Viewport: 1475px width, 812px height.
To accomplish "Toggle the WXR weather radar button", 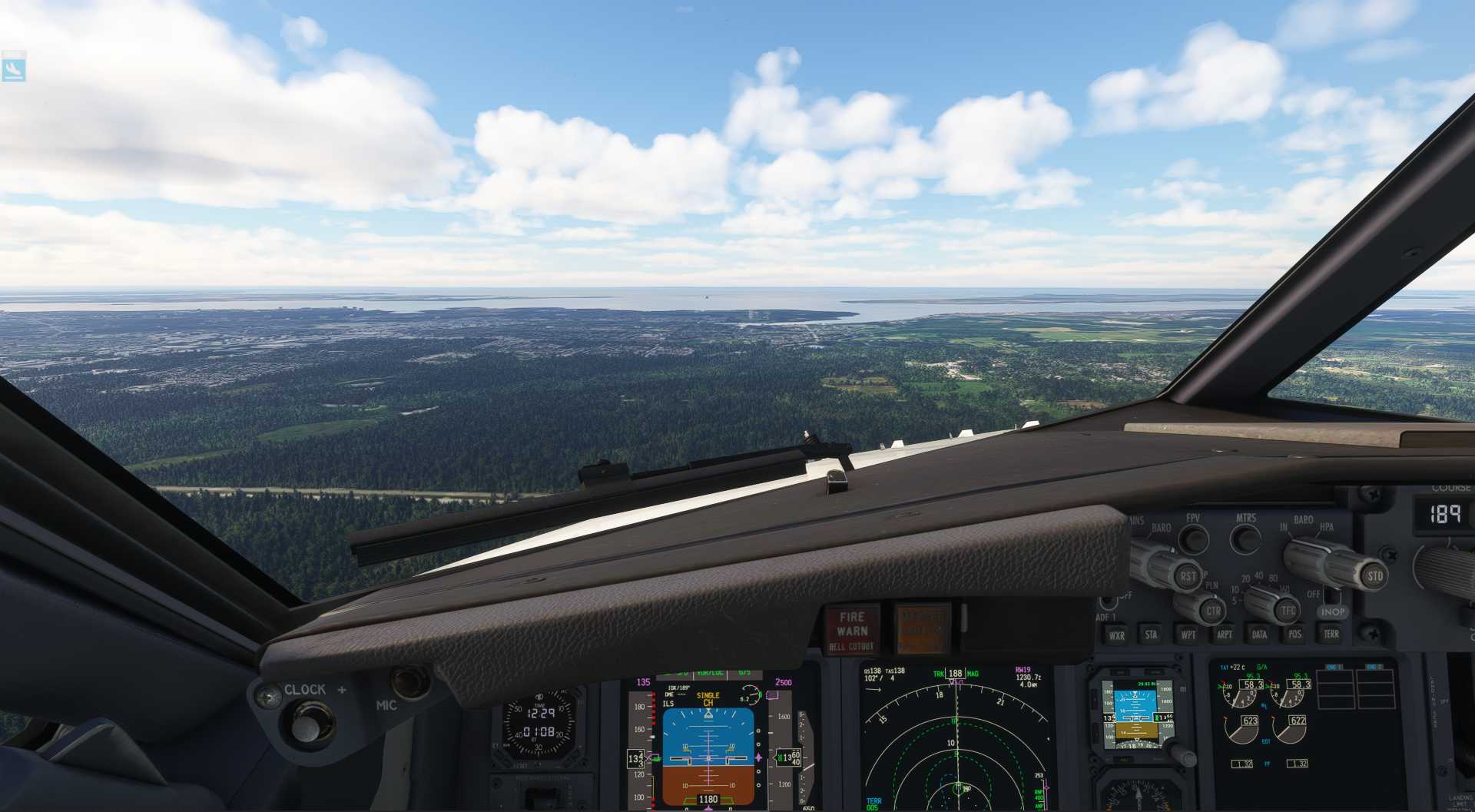I will 1116,635.
